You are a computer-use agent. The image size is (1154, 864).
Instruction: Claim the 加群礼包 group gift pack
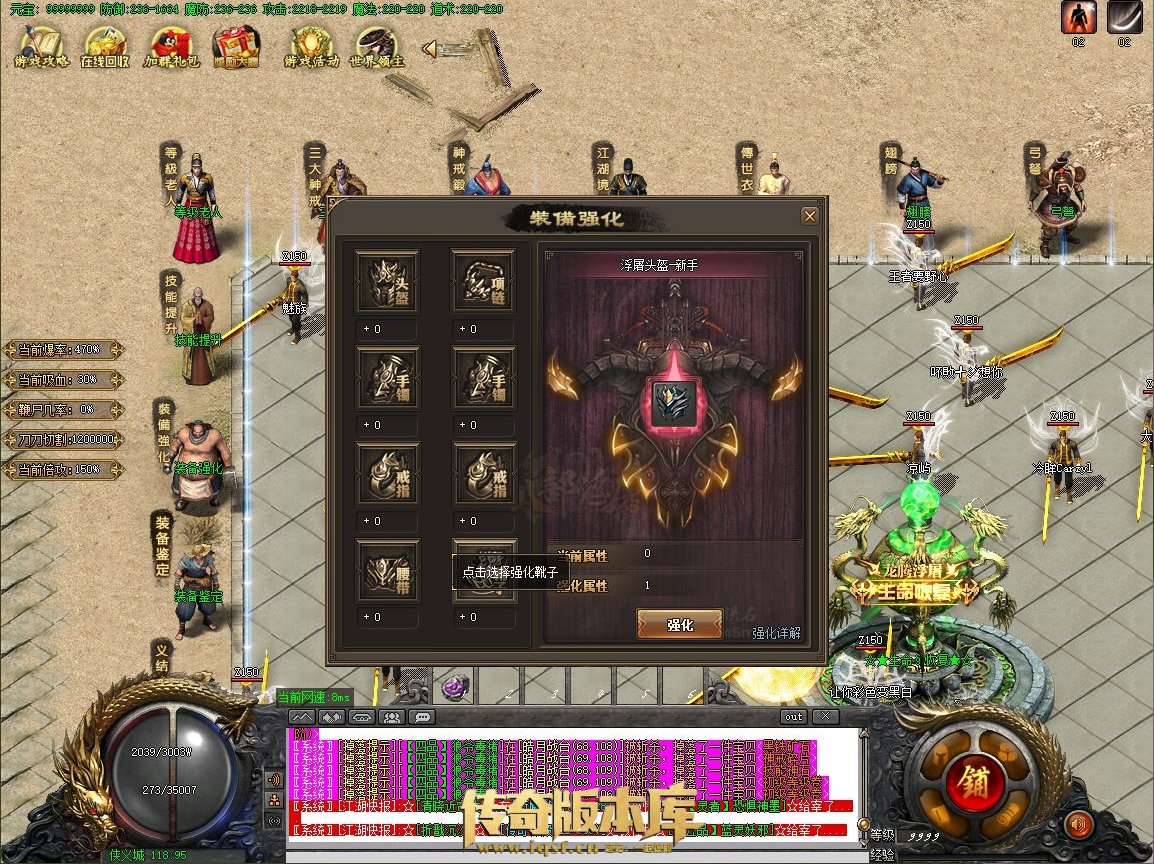tap(172, 46)
